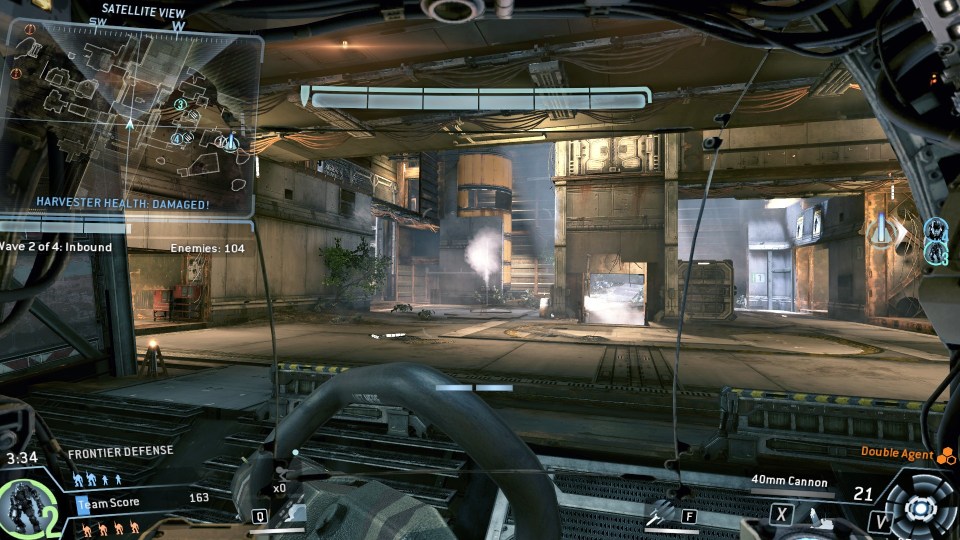Click the harvester objective icon at the right edge

[880, 231]
